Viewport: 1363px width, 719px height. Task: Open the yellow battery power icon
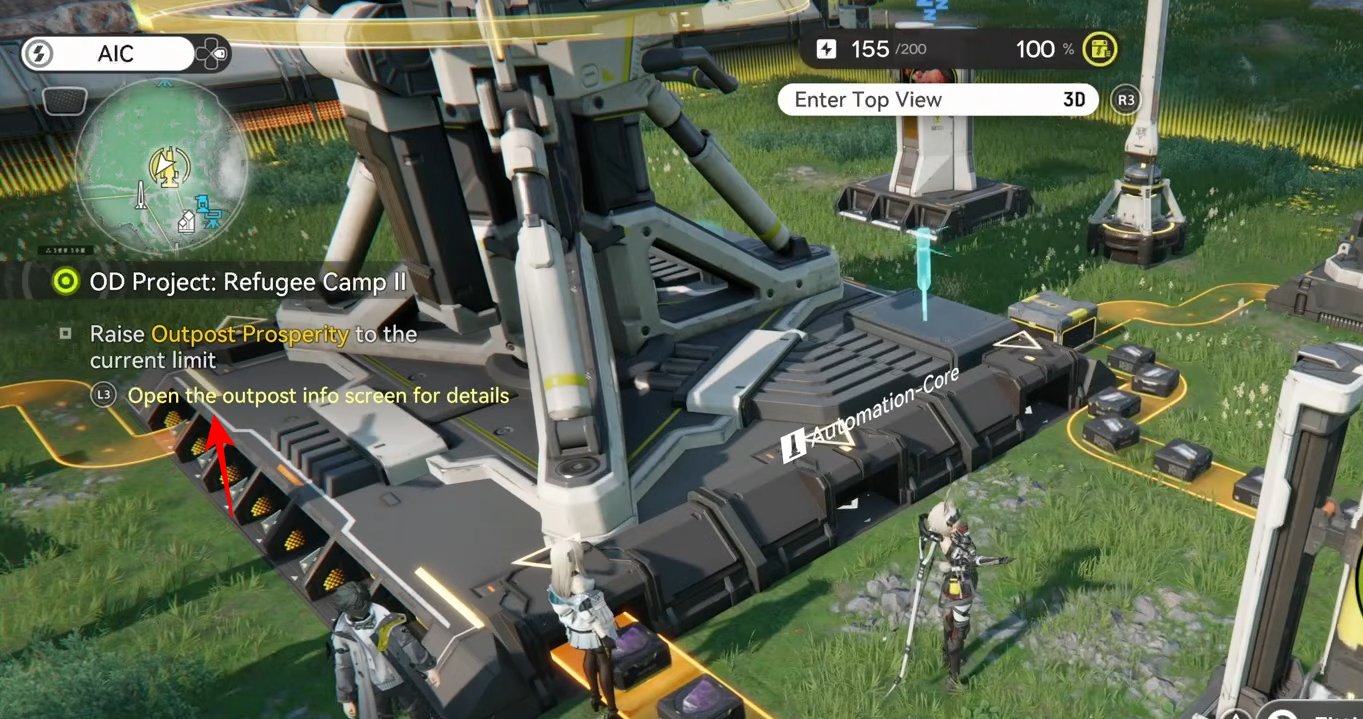coord(1100,49)
